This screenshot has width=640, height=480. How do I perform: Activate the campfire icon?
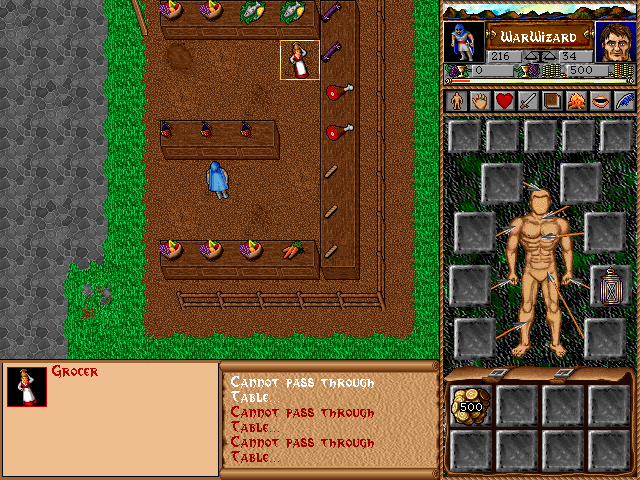point(576,101)
